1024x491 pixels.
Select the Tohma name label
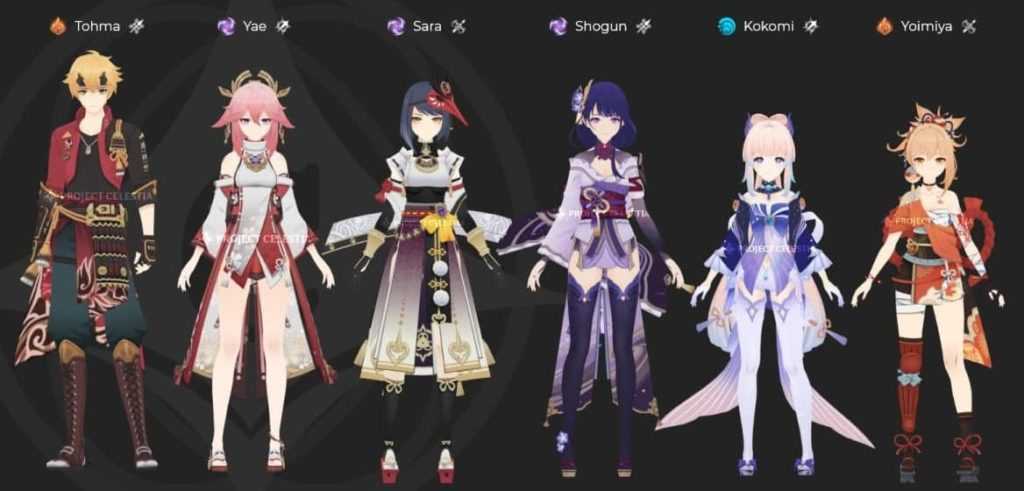coord(97,26)
